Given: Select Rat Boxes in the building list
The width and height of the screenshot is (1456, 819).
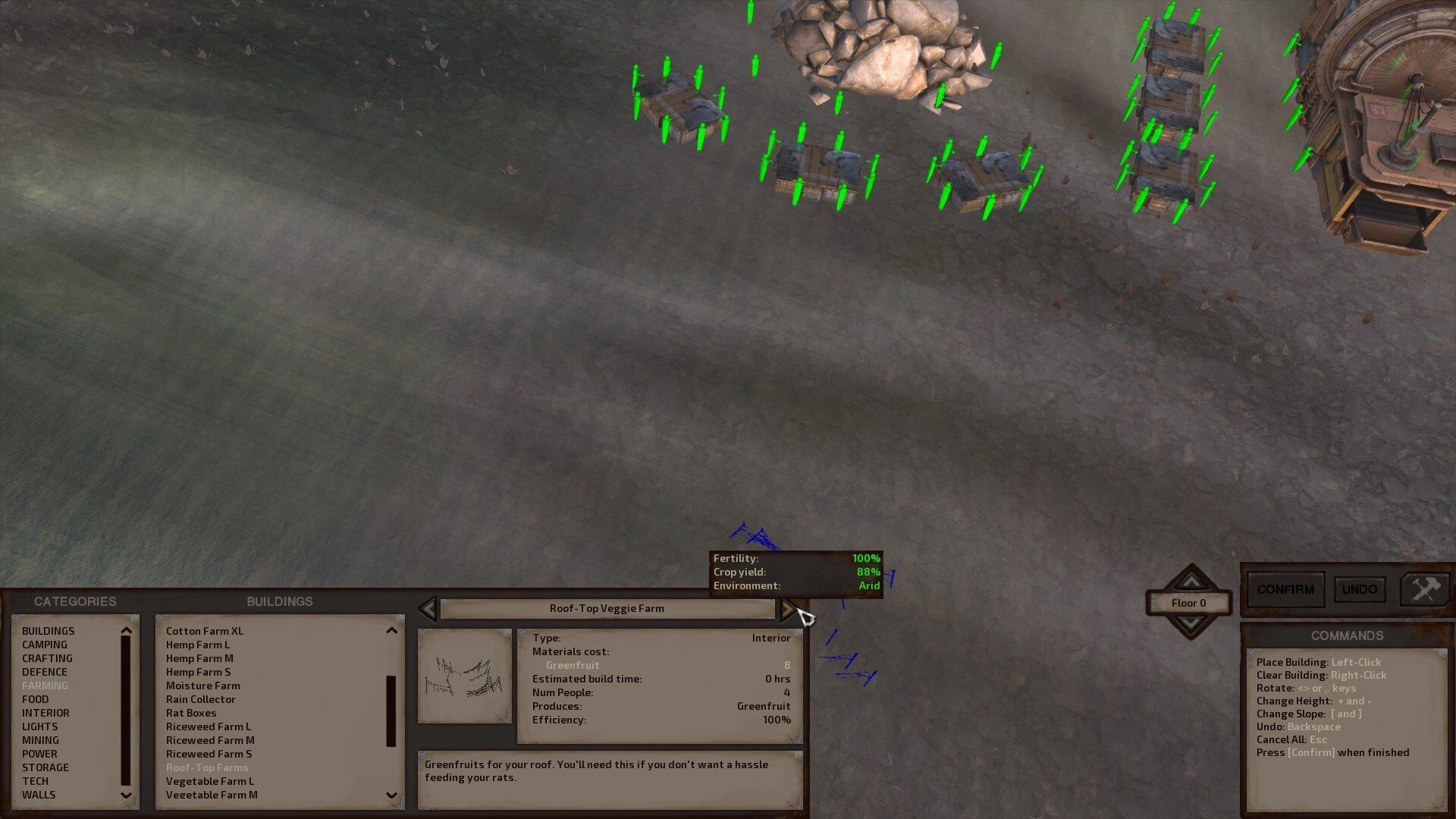Looking at the screenshot, I should tap(191, 713).
